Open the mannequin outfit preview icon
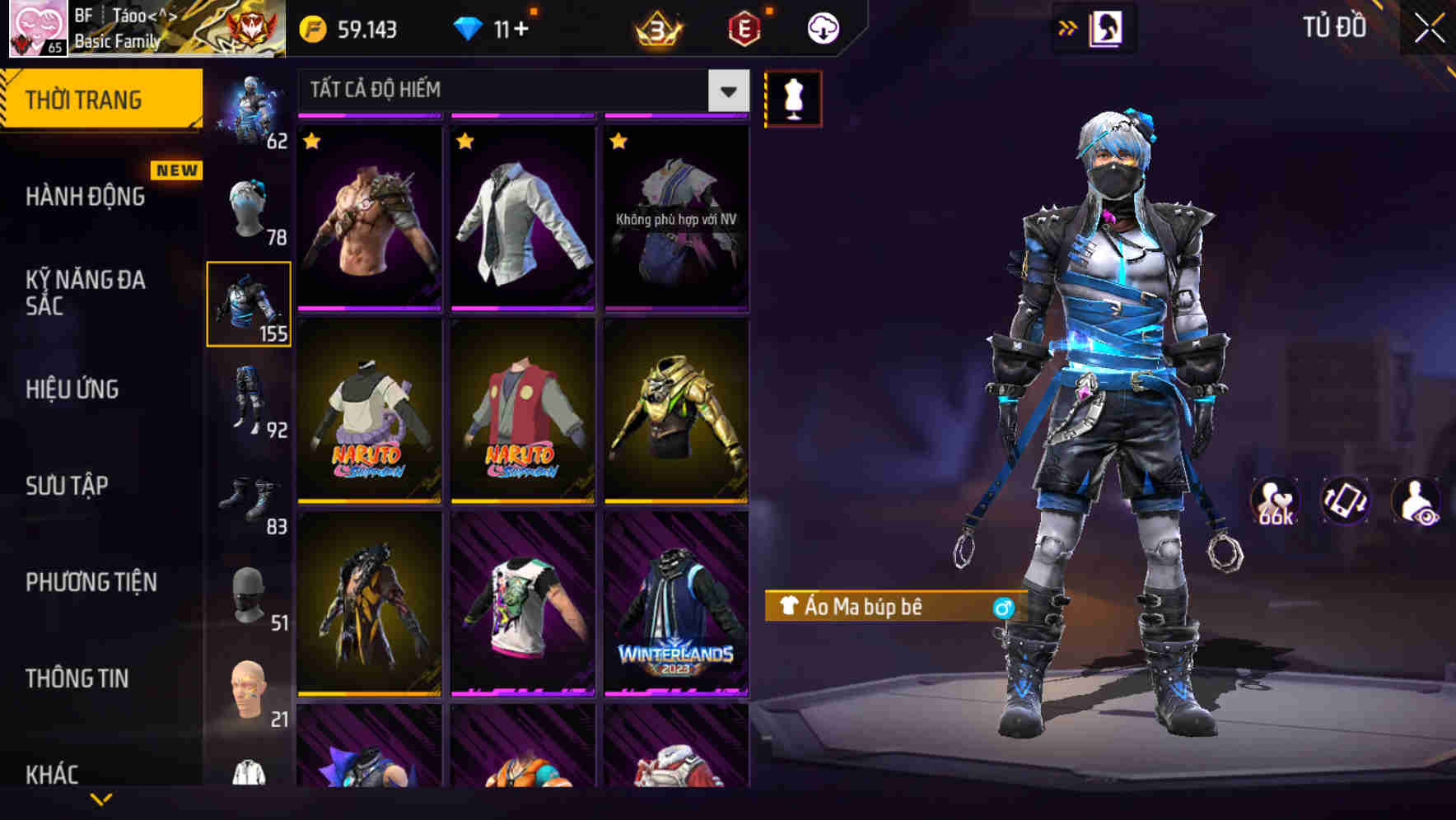The image size is (1456, 820). [793, 98]
